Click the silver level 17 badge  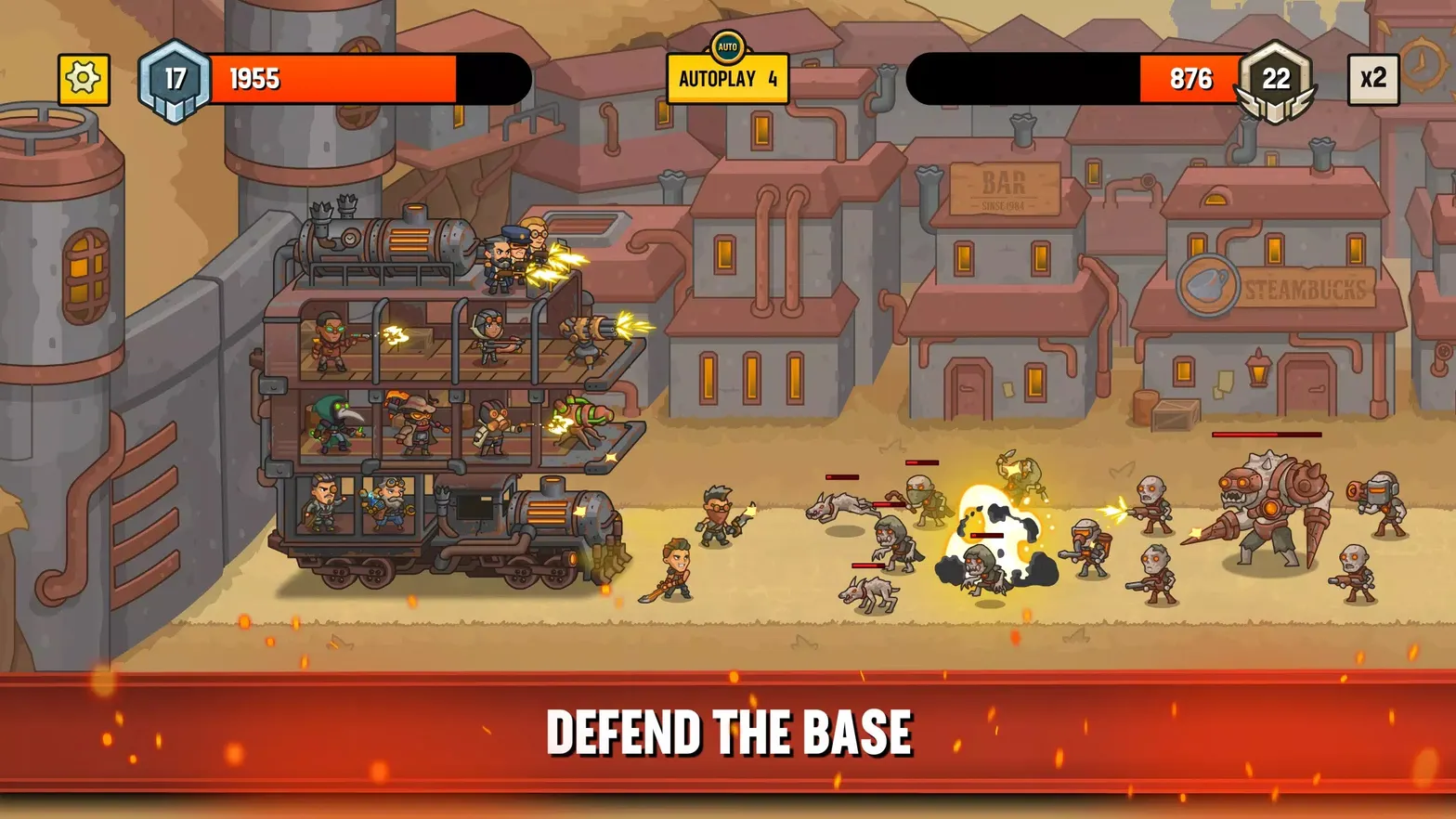(x=172, y=78)
